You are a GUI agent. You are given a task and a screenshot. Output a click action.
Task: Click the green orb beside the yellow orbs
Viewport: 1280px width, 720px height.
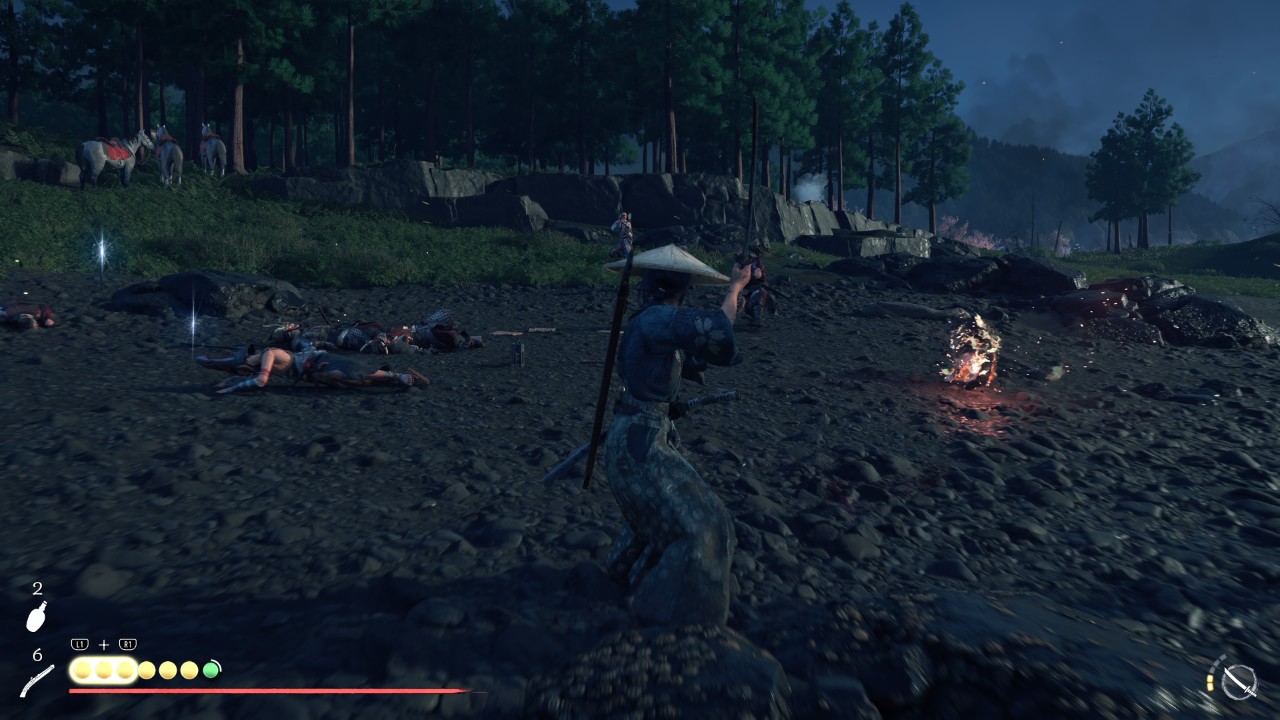click(211, 670)
